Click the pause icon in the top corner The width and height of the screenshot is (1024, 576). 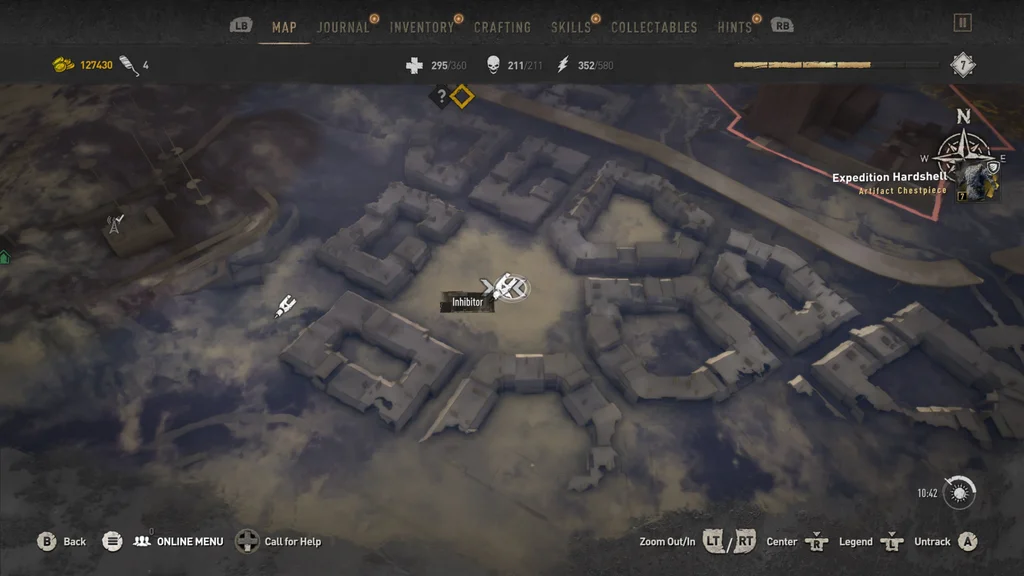(x=962, y=22)
